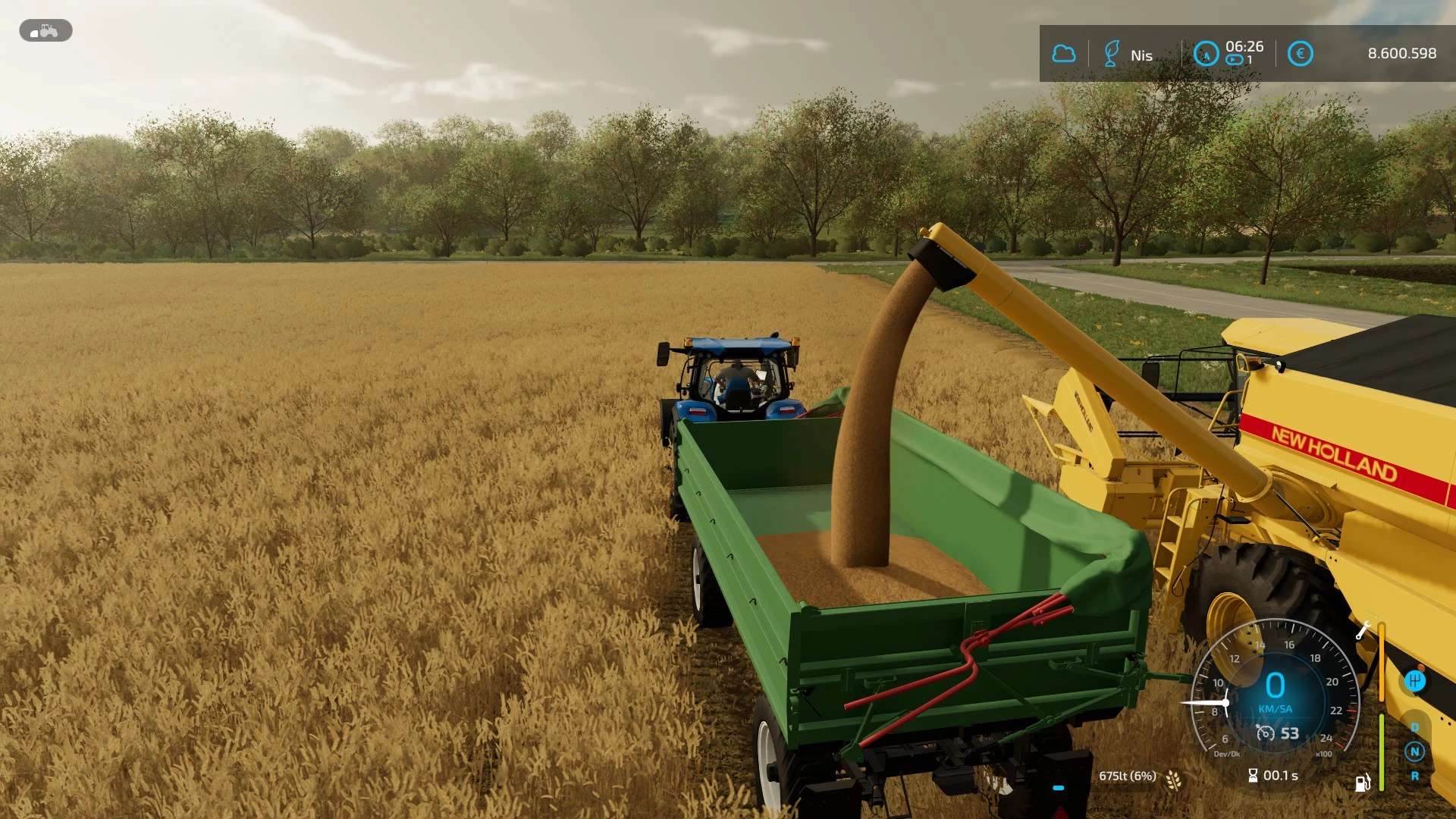This screenshot has height=819, width=1456.
Task: Click the tractor icon pill in the corner
Action: [45, 31]
